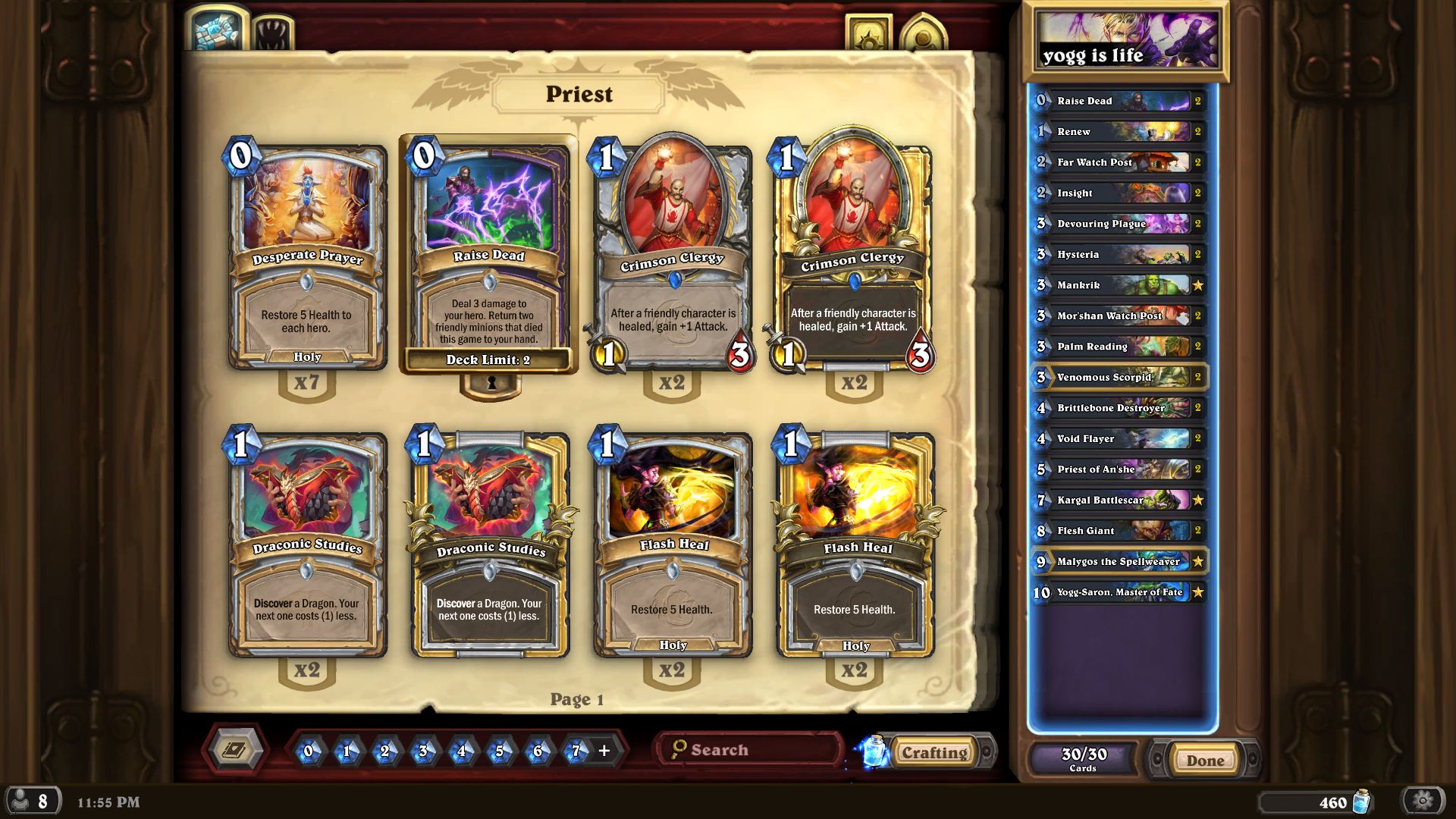Click Done to finish the deck
Image resolution: width=1456 pixels, height=819 pixels.
tap(1204, 759)
